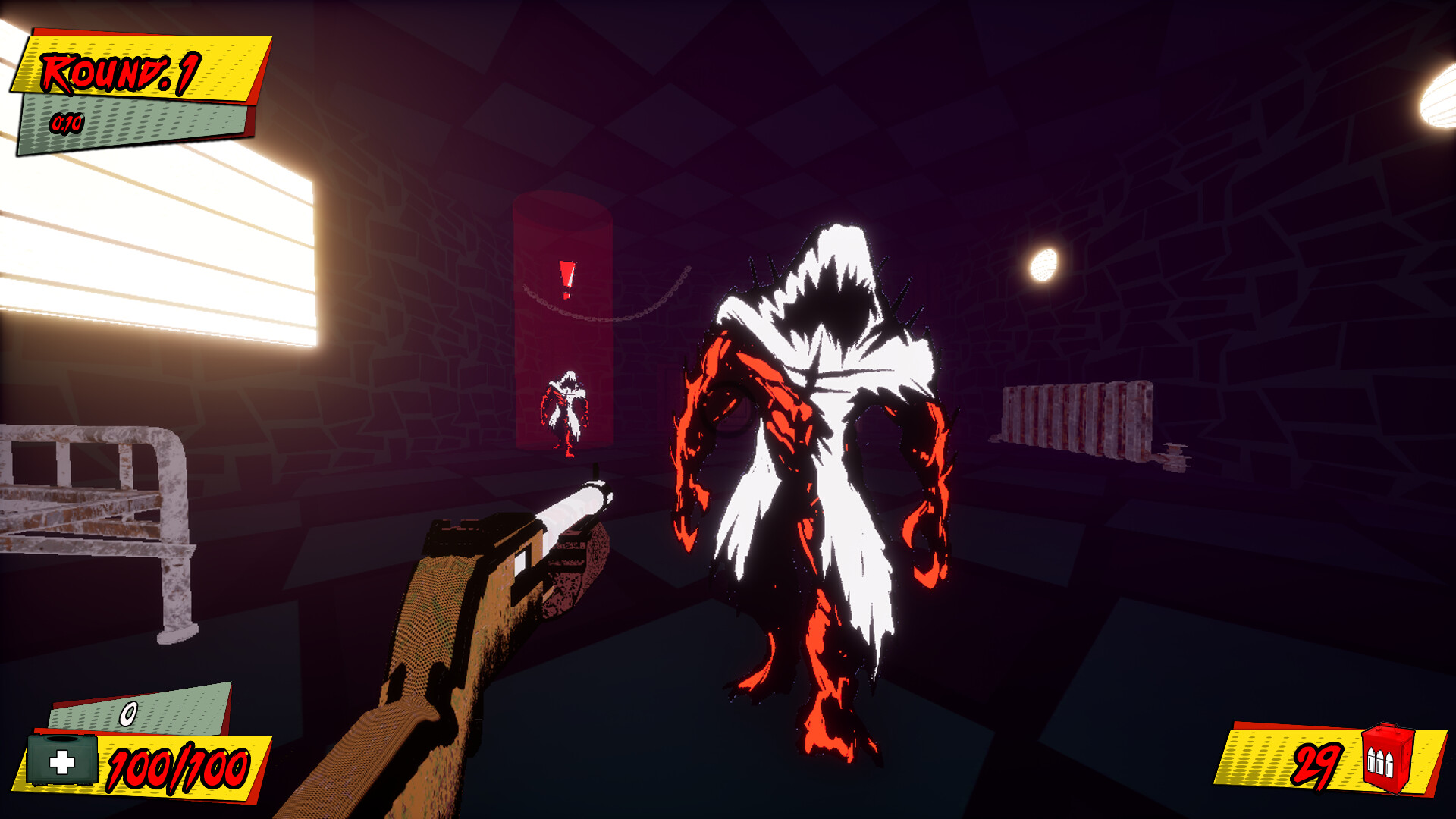This screenshot has width=1456, height=819.
Task: Click the large white monster in the room center
Action: (x=819, y=470)
